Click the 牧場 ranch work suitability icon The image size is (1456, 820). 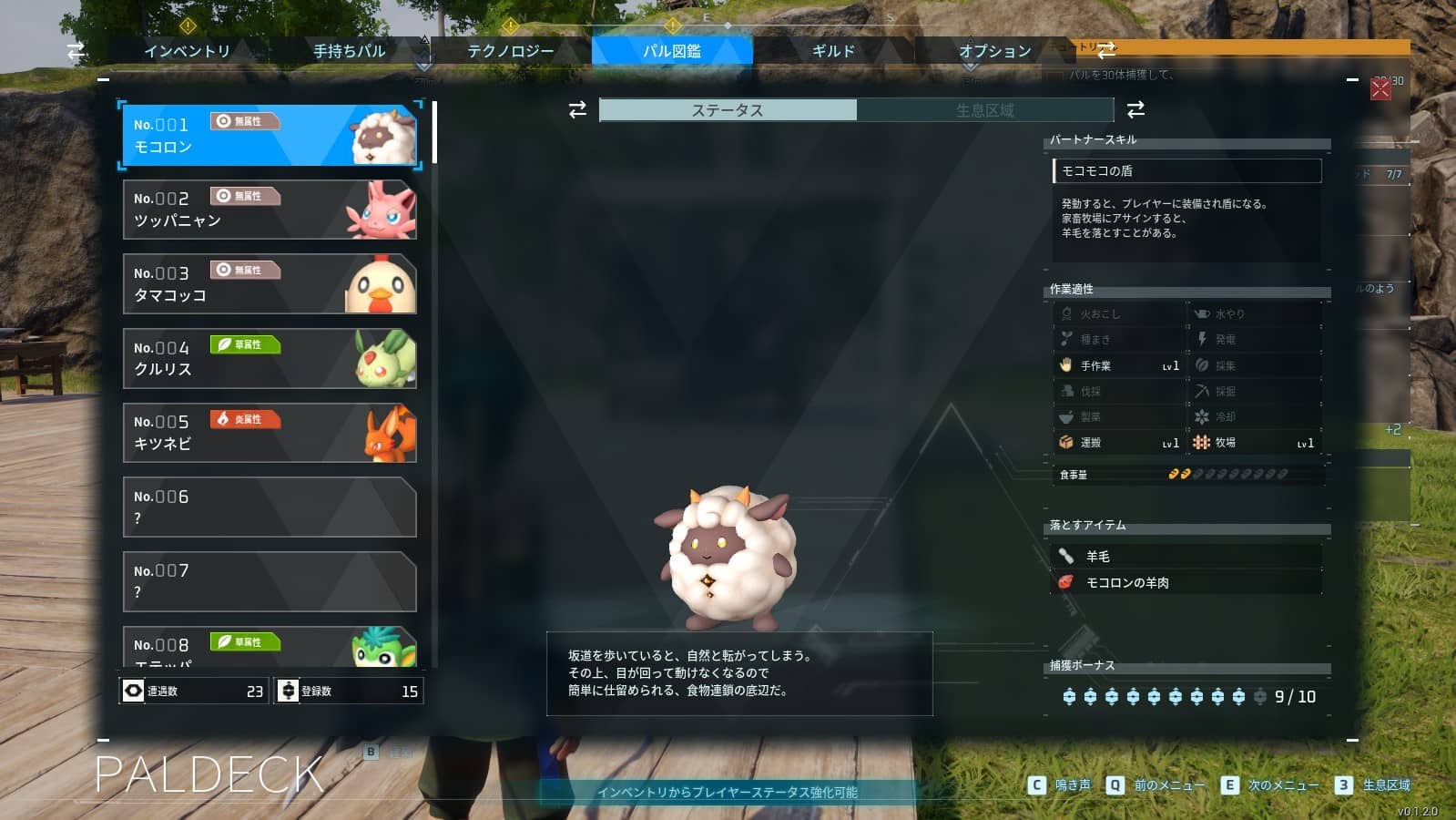click(1200, 443)
